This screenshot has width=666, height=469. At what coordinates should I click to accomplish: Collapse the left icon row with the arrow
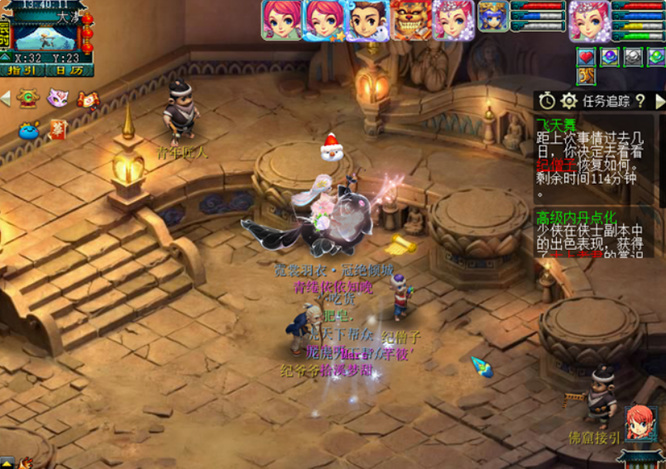6,98
